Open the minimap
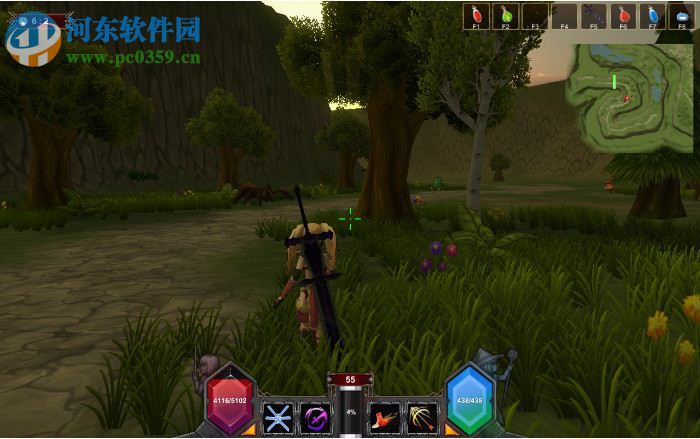The image size is (700, 439). [x=628, y=98]
